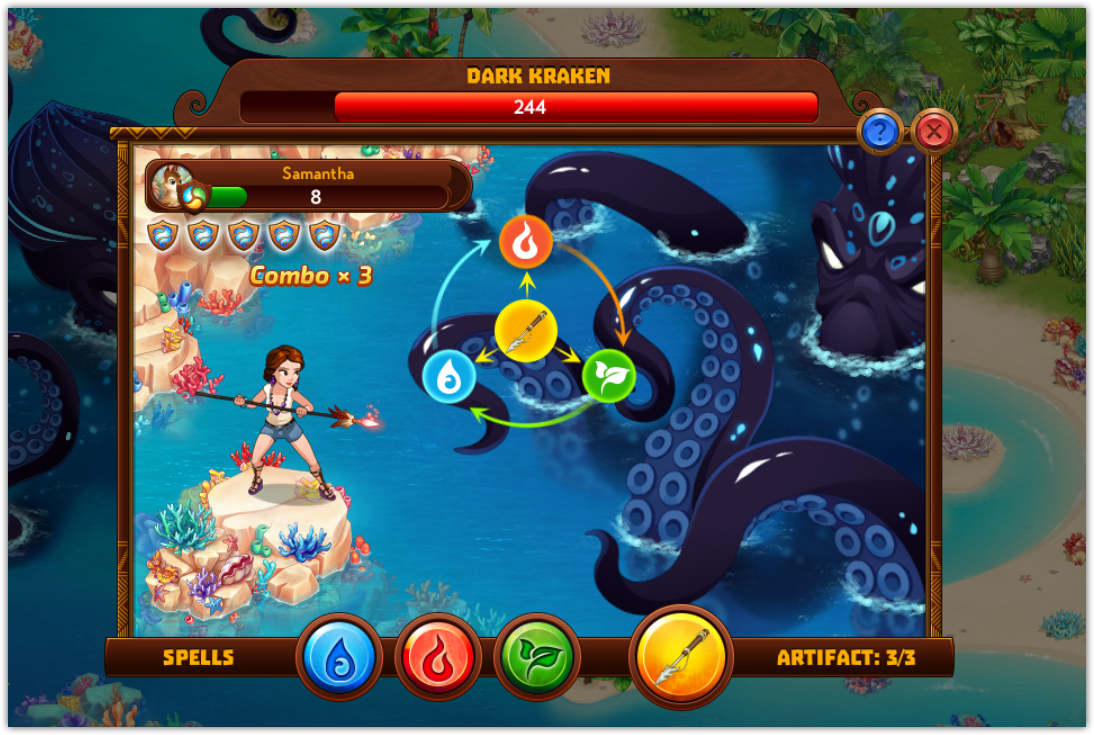Cast the blue water spell

[x=339, y=658]
